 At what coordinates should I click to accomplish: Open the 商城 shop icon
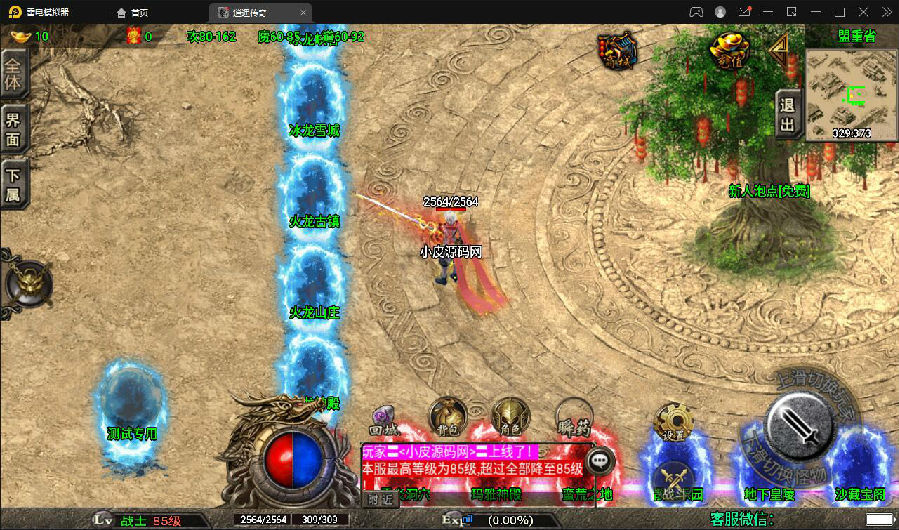618,50
